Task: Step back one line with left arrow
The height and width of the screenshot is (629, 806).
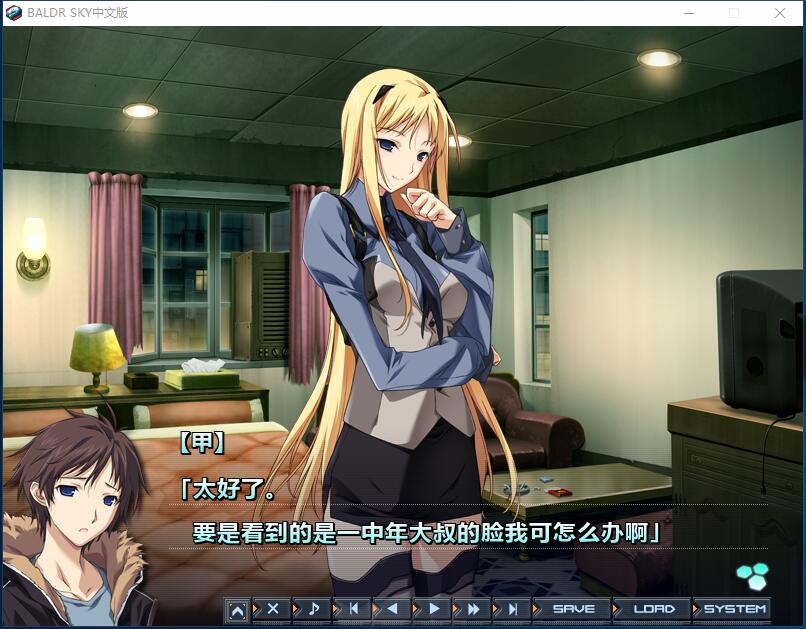Action: [392, 608]
